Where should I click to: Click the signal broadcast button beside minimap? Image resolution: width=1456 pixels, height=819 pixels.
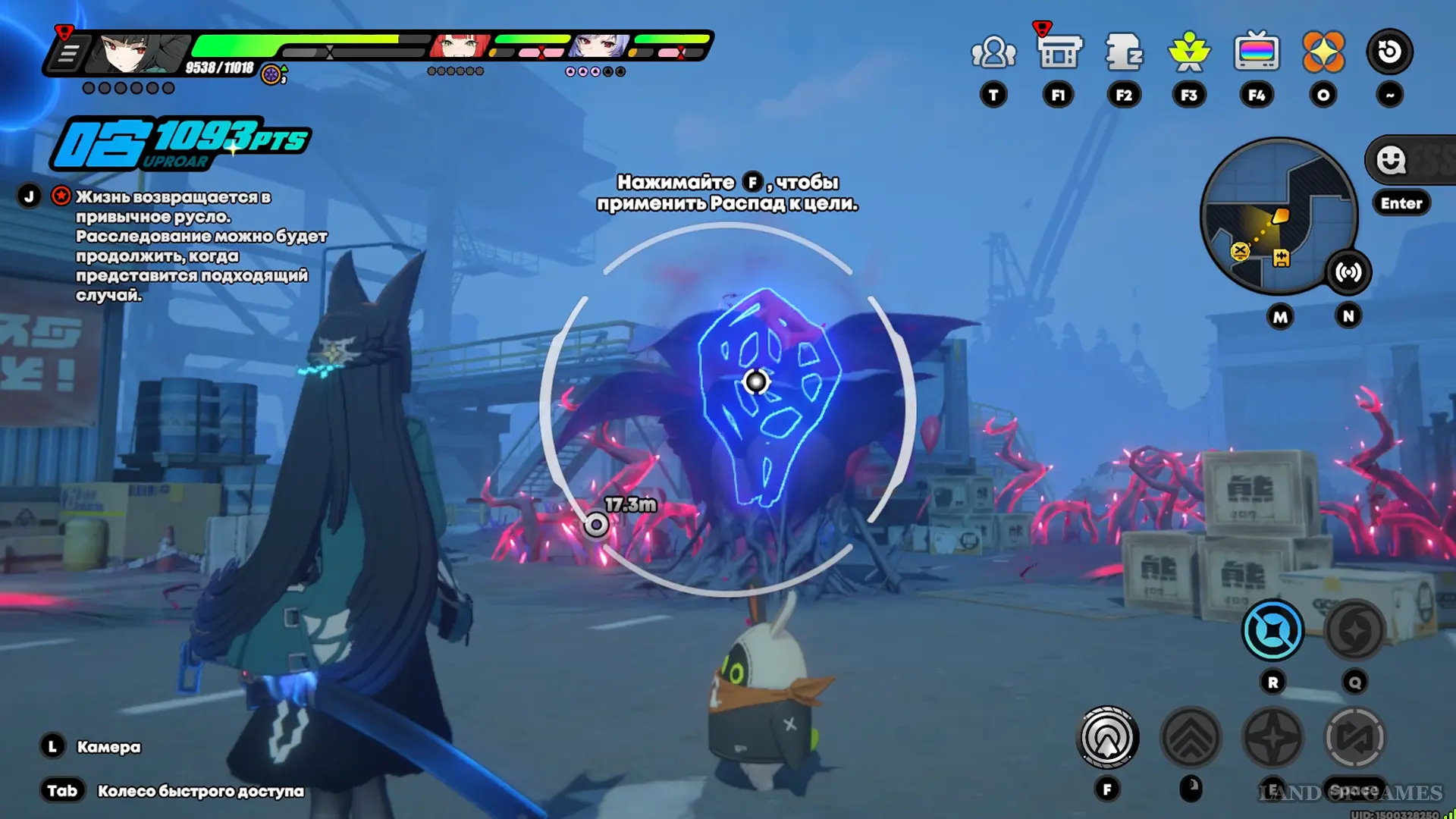tap(1348, 272)
